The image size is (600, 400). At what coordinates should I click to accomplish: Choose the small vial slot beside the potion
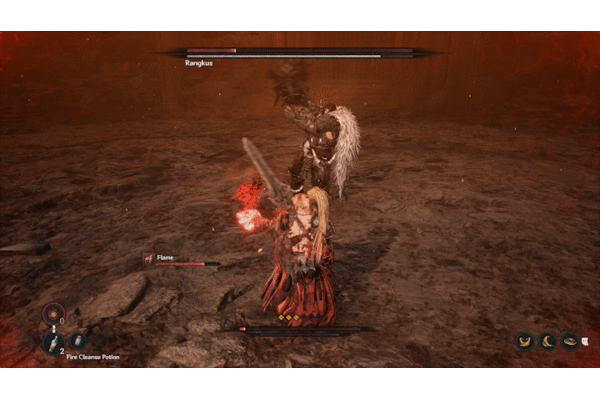78,341
